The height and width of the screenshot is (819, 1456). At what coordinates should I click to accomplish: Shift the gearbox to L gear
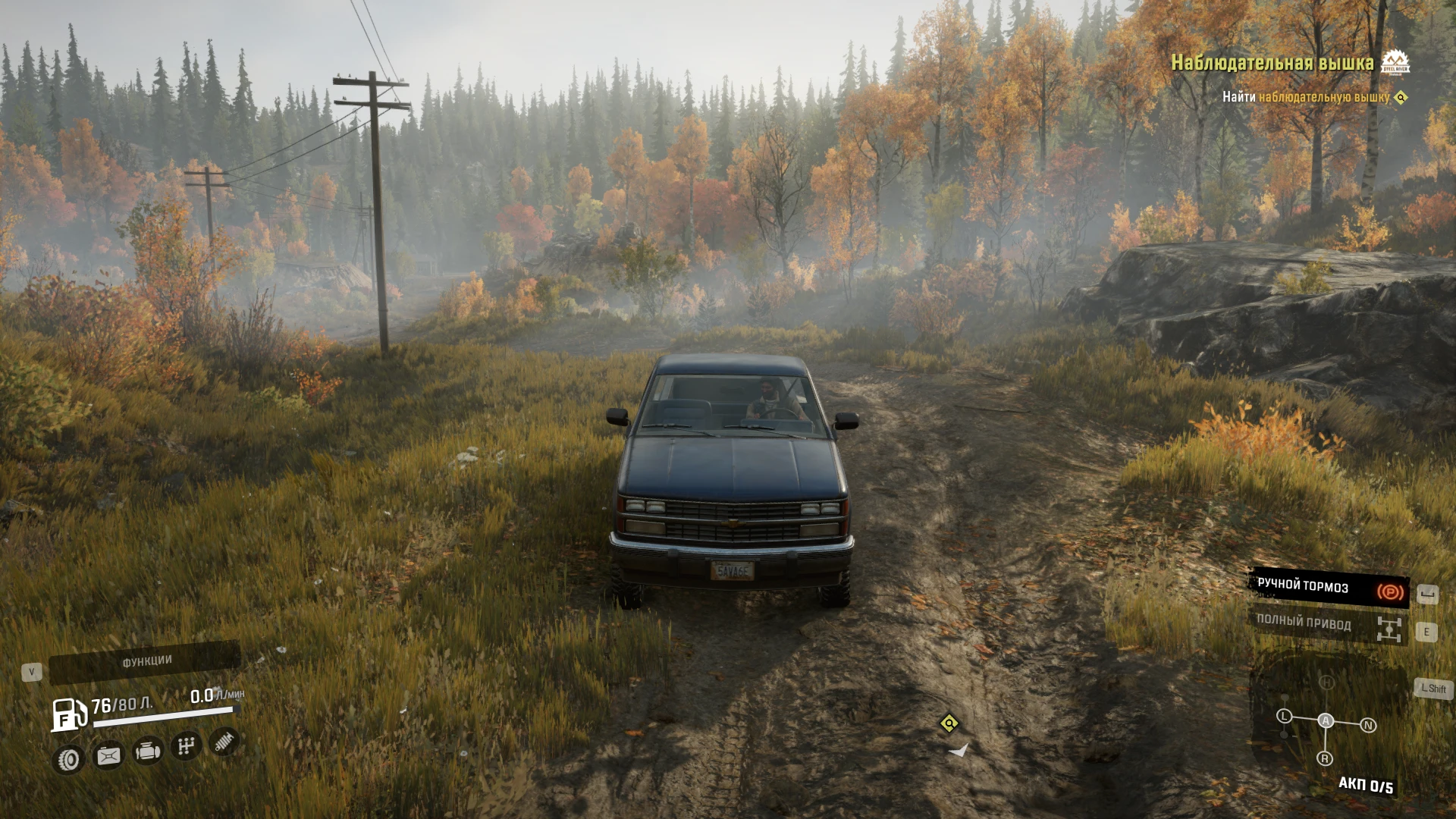1284,716
